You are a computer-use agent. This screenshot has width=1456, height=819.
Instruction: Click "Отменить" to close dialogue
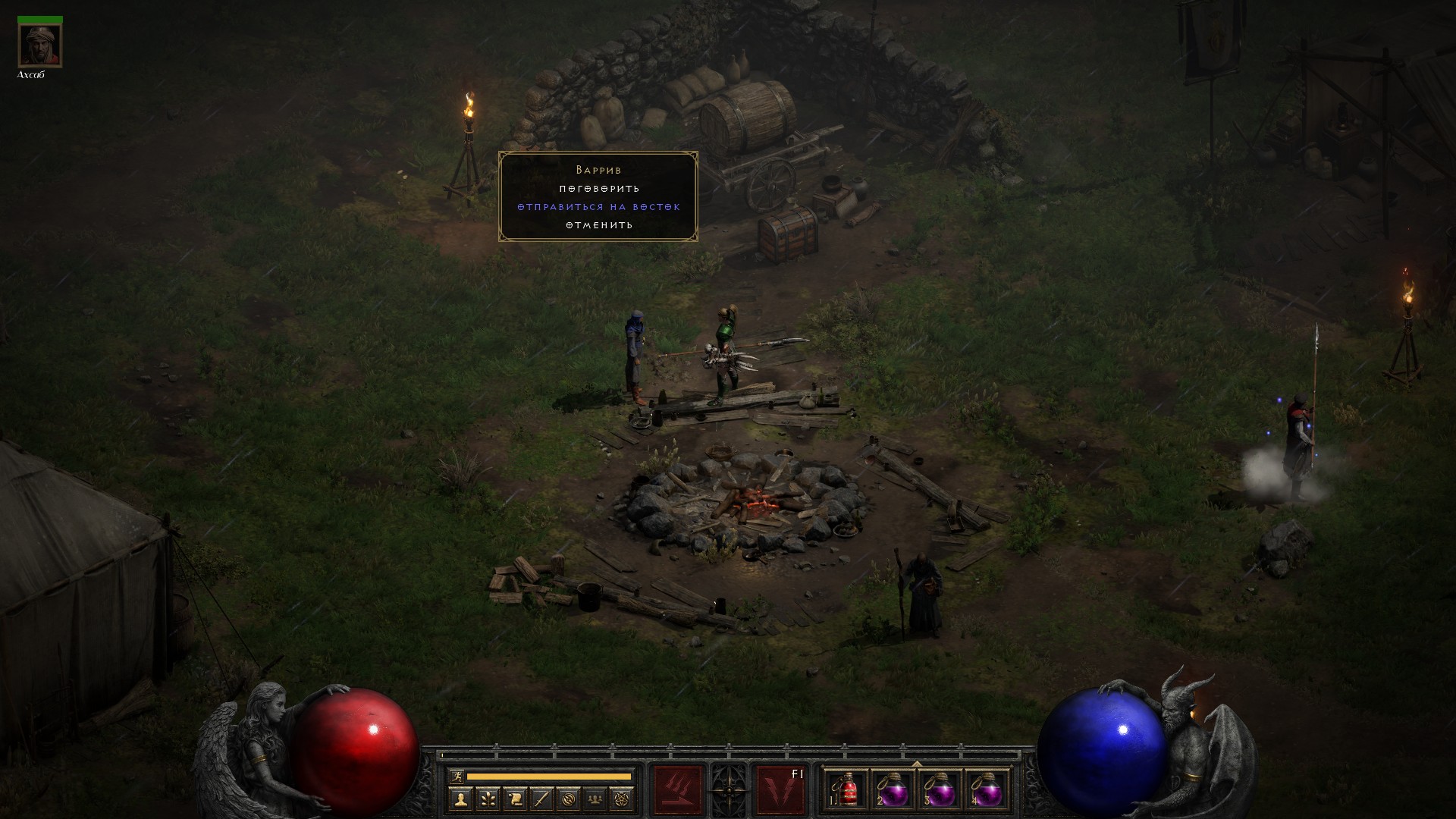pos(599,225)
